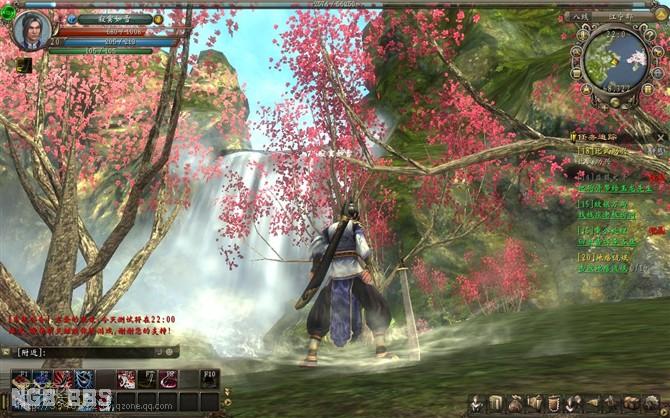This screenshot has width=670, height=418.
Task: Open the chat emoticon picker
Action: tap(171, 352)
